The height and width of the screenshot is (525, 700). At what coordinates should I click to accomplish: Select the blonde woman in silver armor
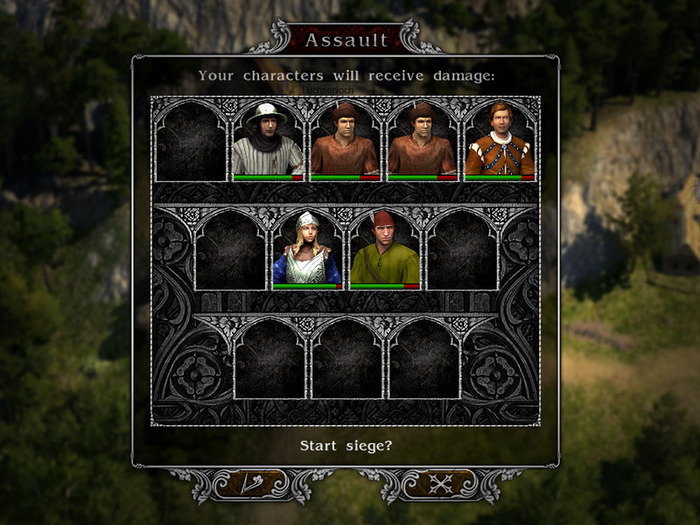tap(307, 249)
